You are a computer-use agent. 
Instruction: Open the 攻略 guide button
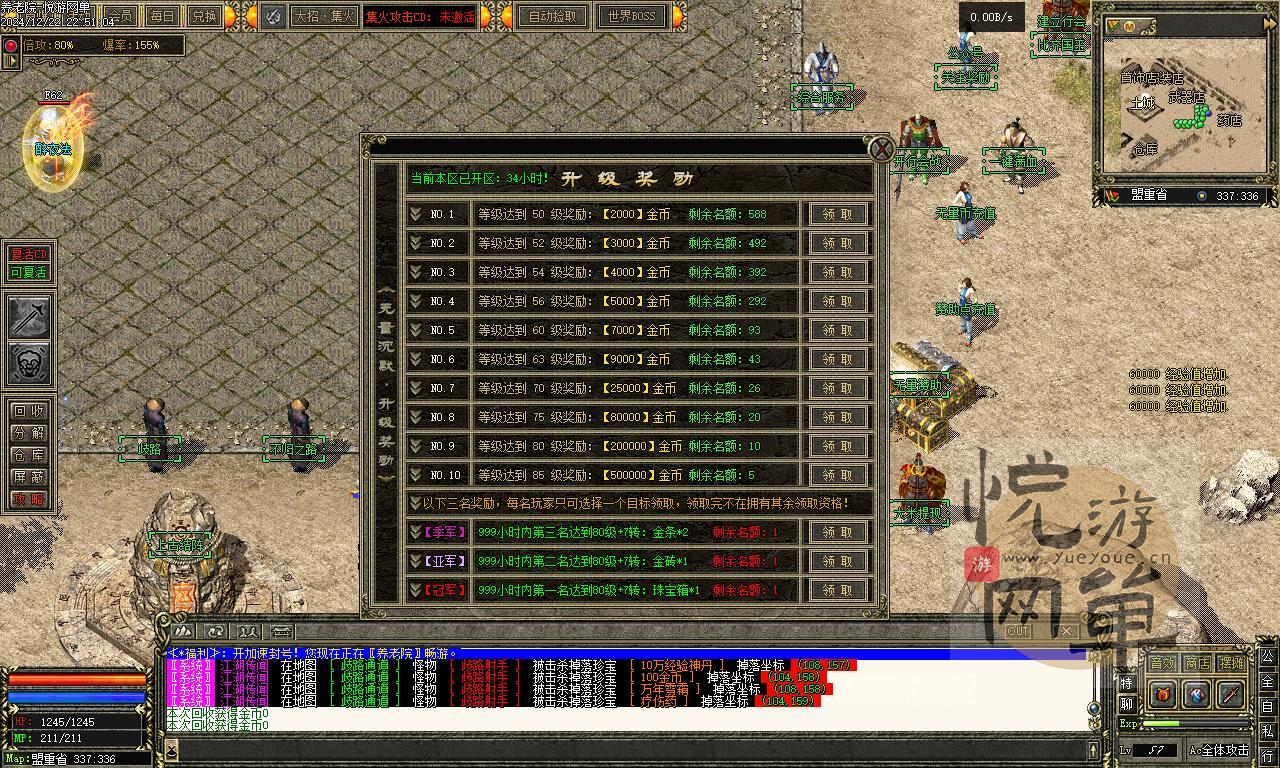click(x=28, y=499)
